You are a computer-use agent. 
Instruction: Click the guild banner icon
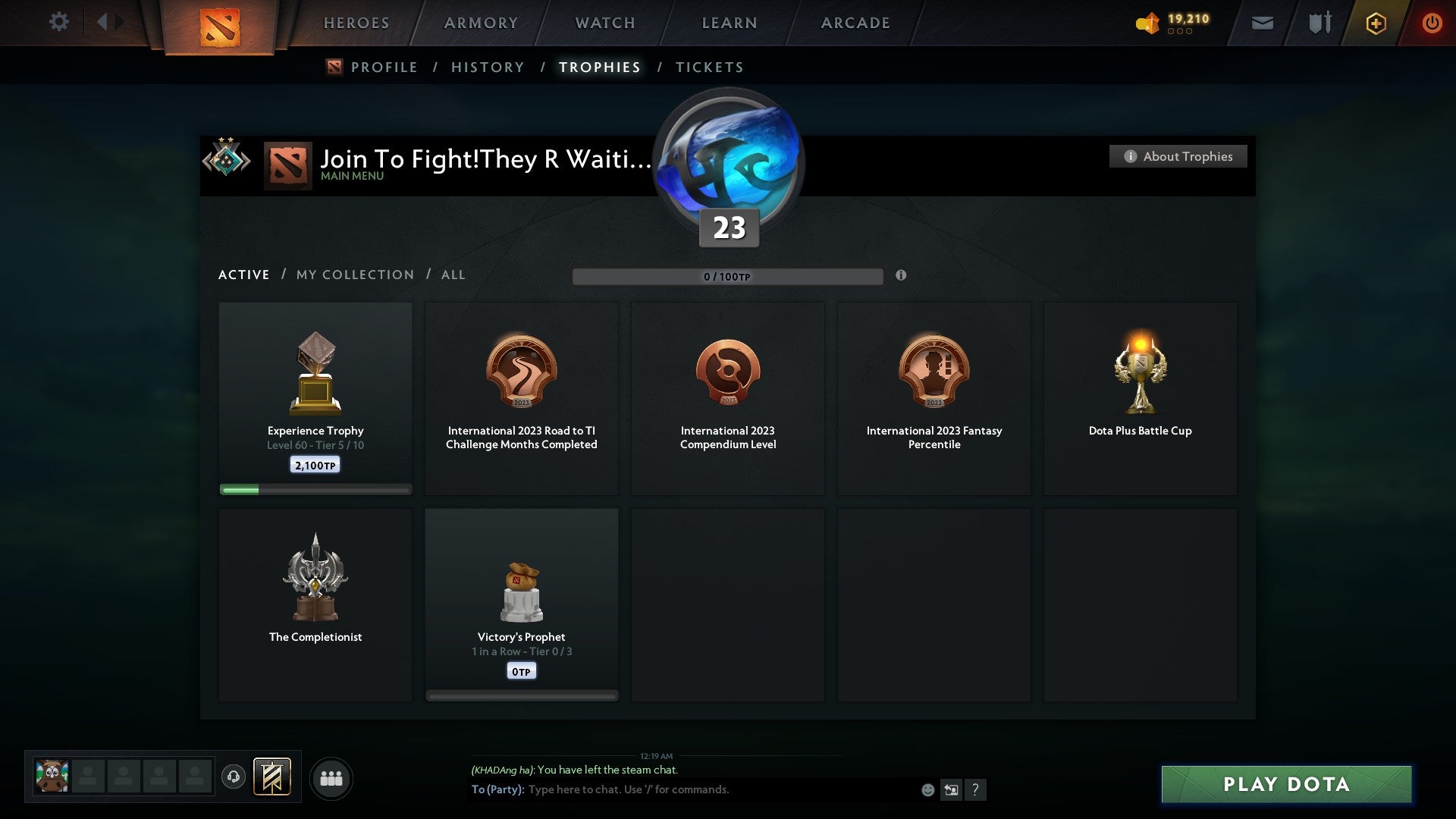271,777
